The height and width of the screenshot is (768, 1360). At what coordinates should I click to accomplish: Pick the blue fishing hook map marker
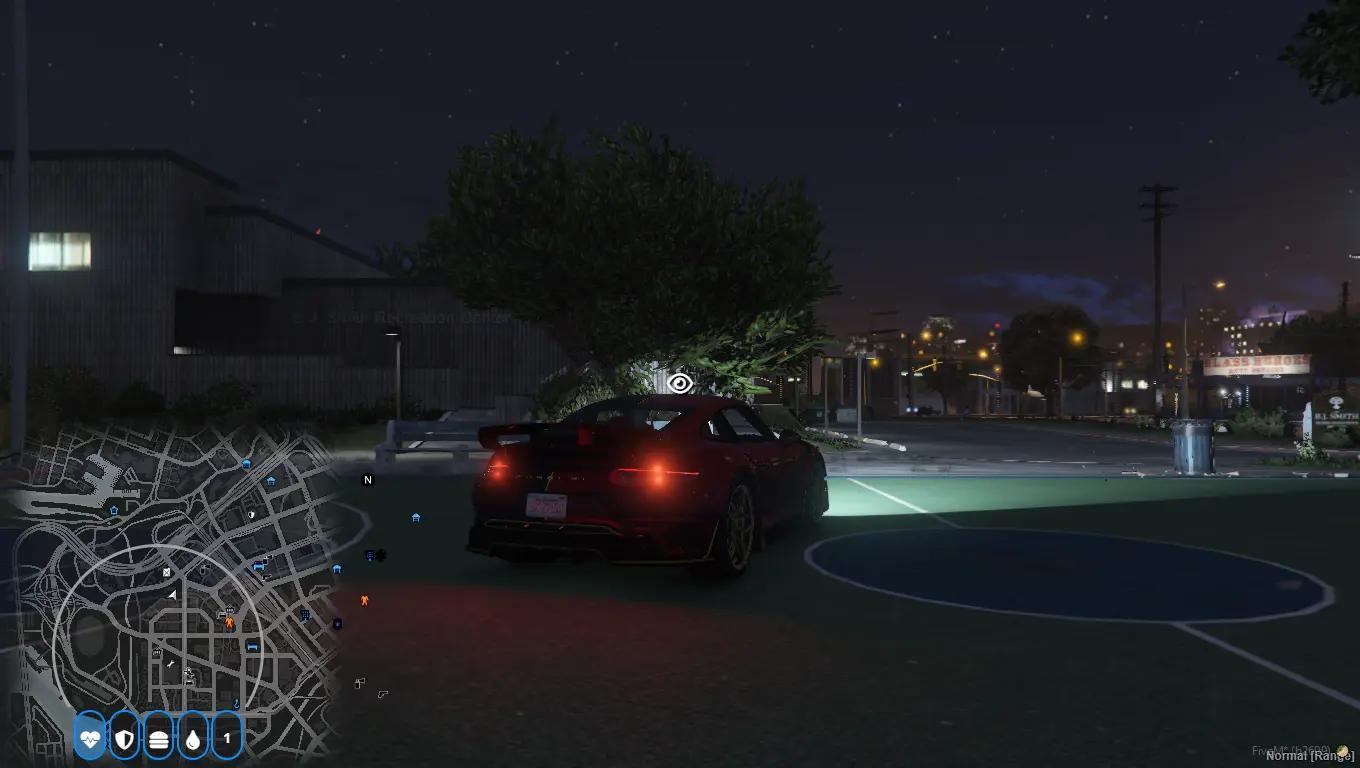tap(236, 704)
